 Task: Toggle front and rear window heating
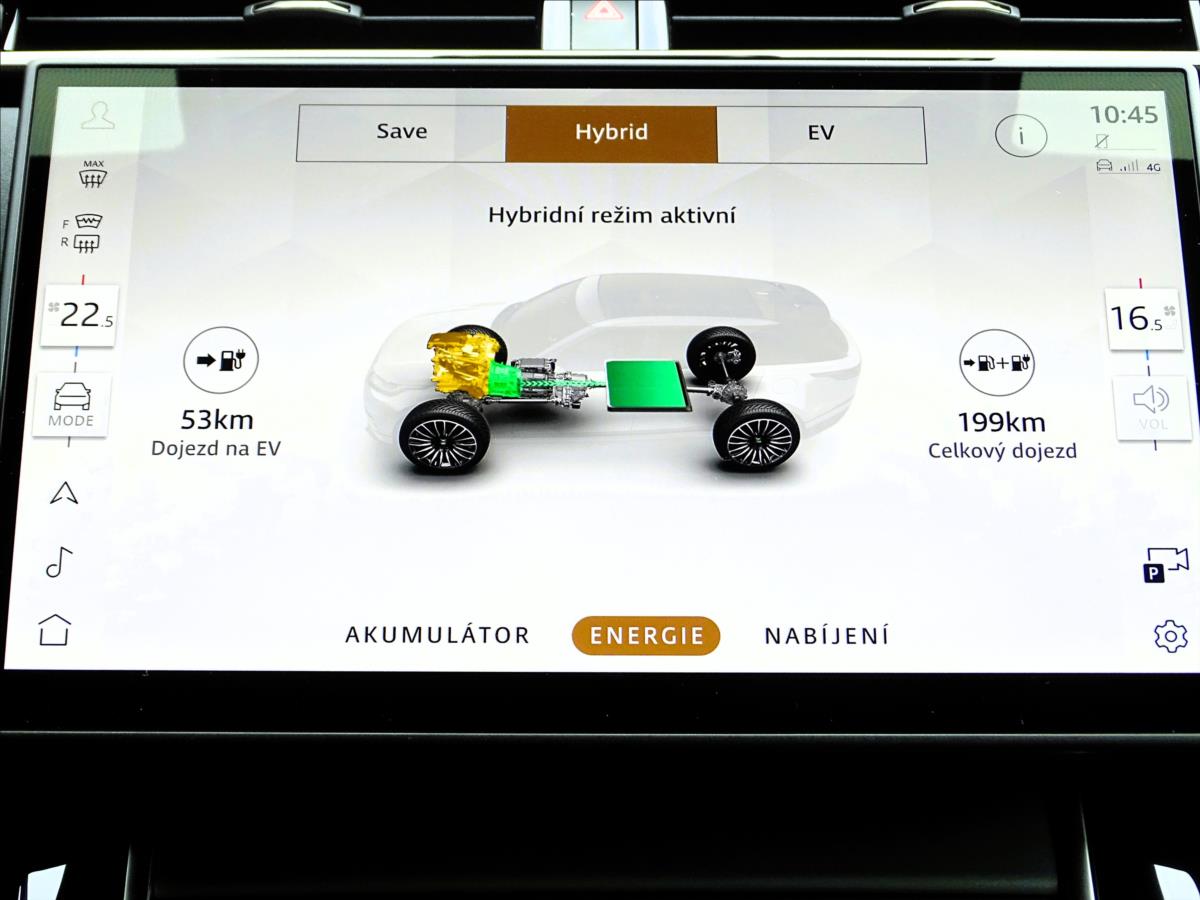(x=87, y=232)
